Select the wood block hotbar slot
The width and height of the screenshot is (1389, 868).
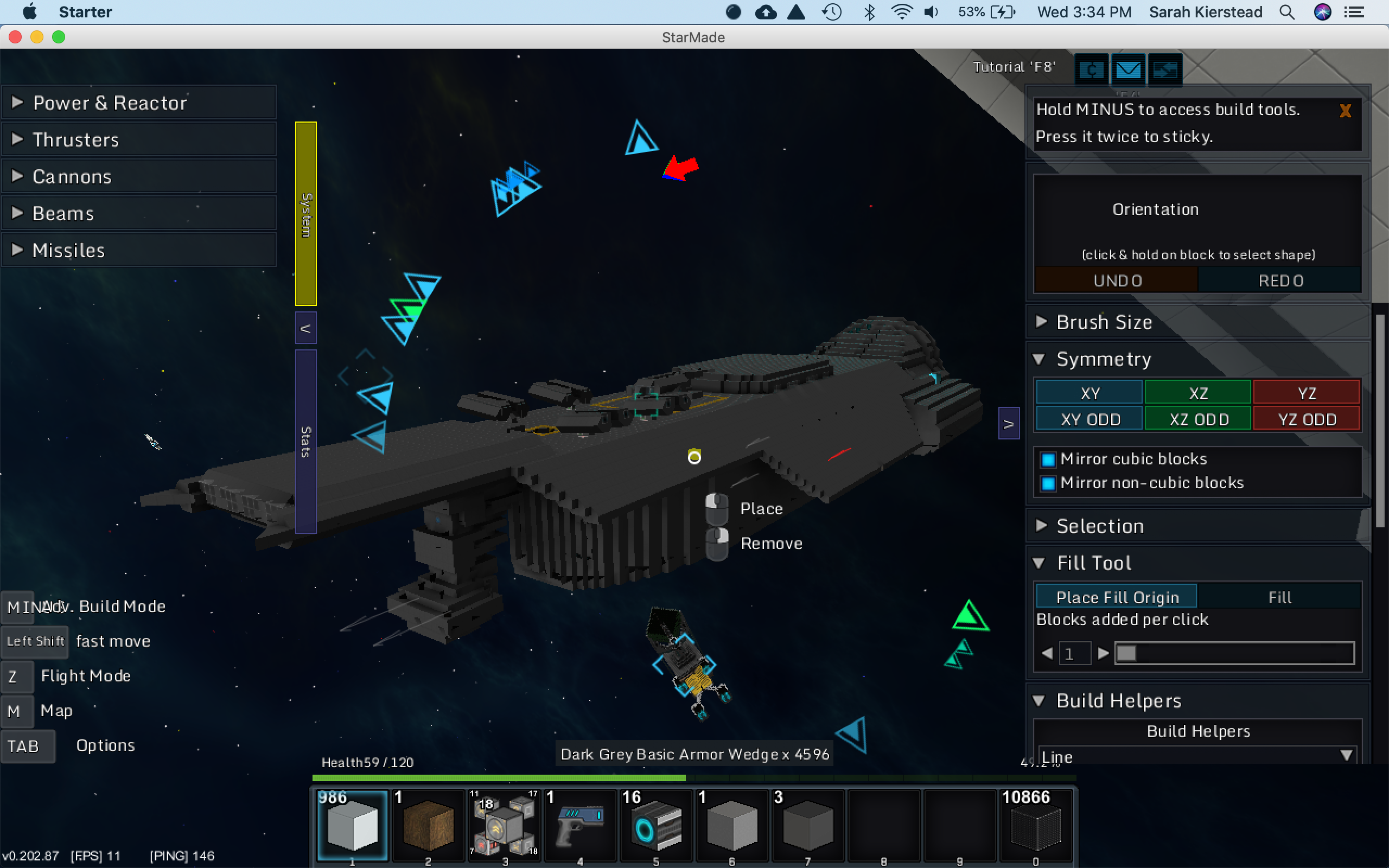pyautogui.click(x=428, y=826)
